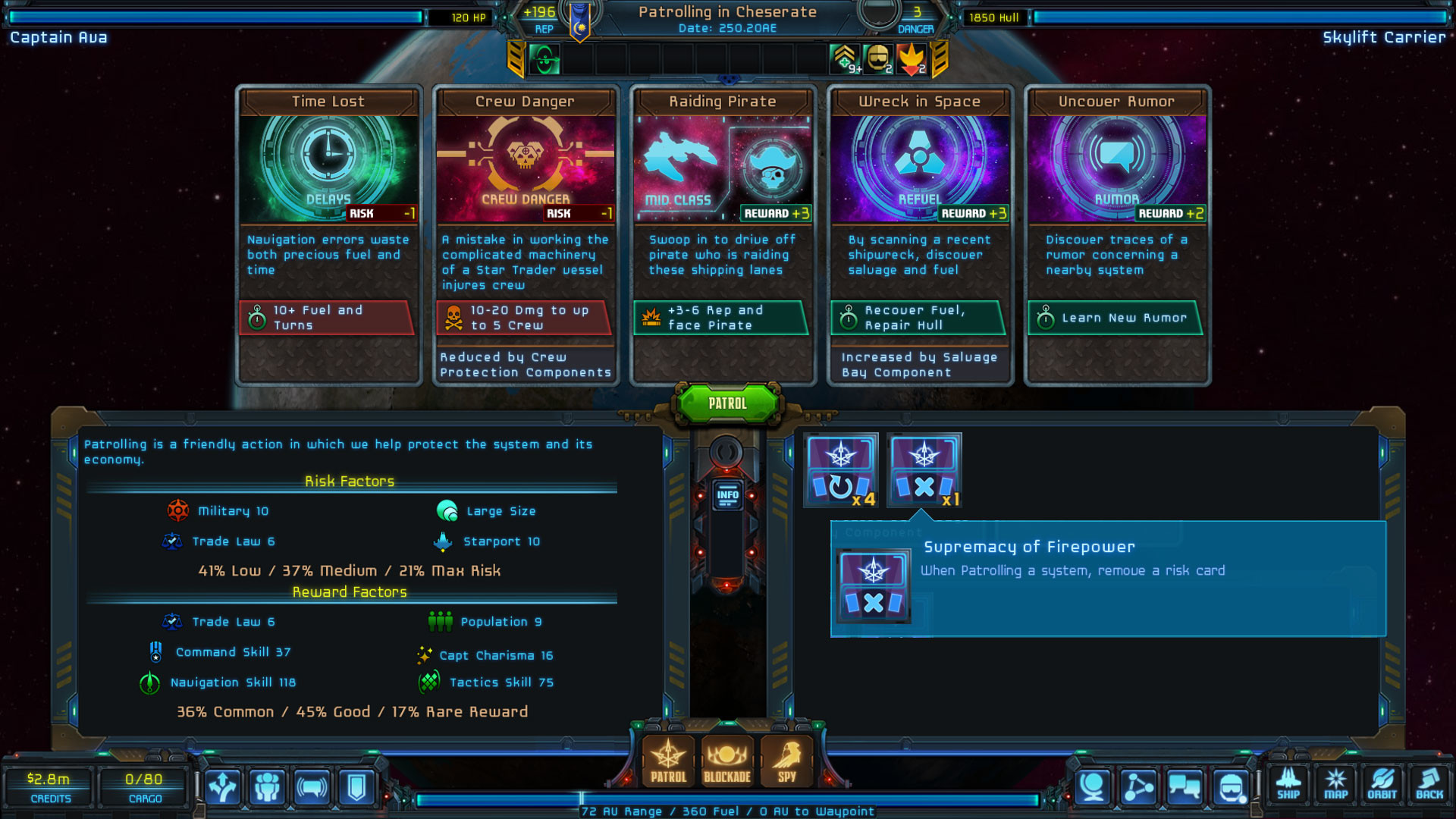Click the pilot helmet icon in bottom toolbar
This screenshot has width=1456, height=819.
pyautogui.click(x=1230, y=786)
